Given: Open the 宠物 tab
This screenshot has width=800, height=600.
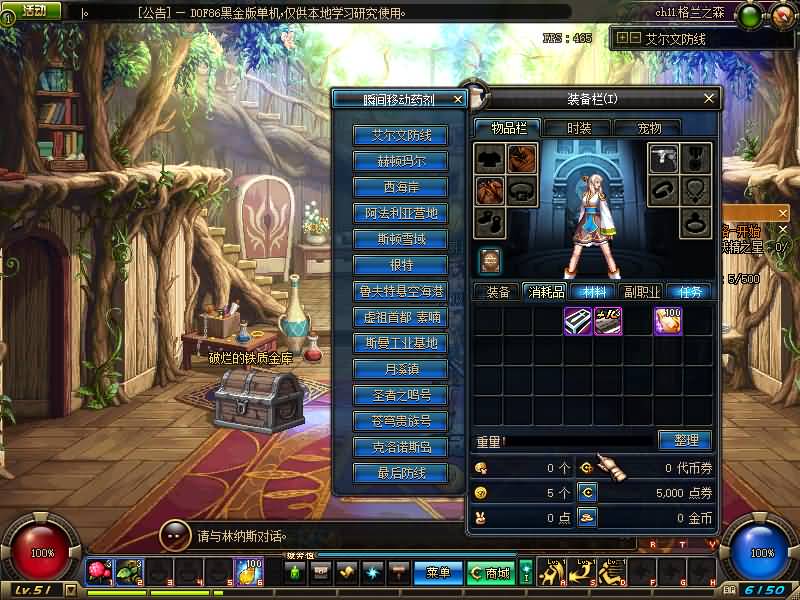Looking at the screenshot, I should [x=650, y=128].
